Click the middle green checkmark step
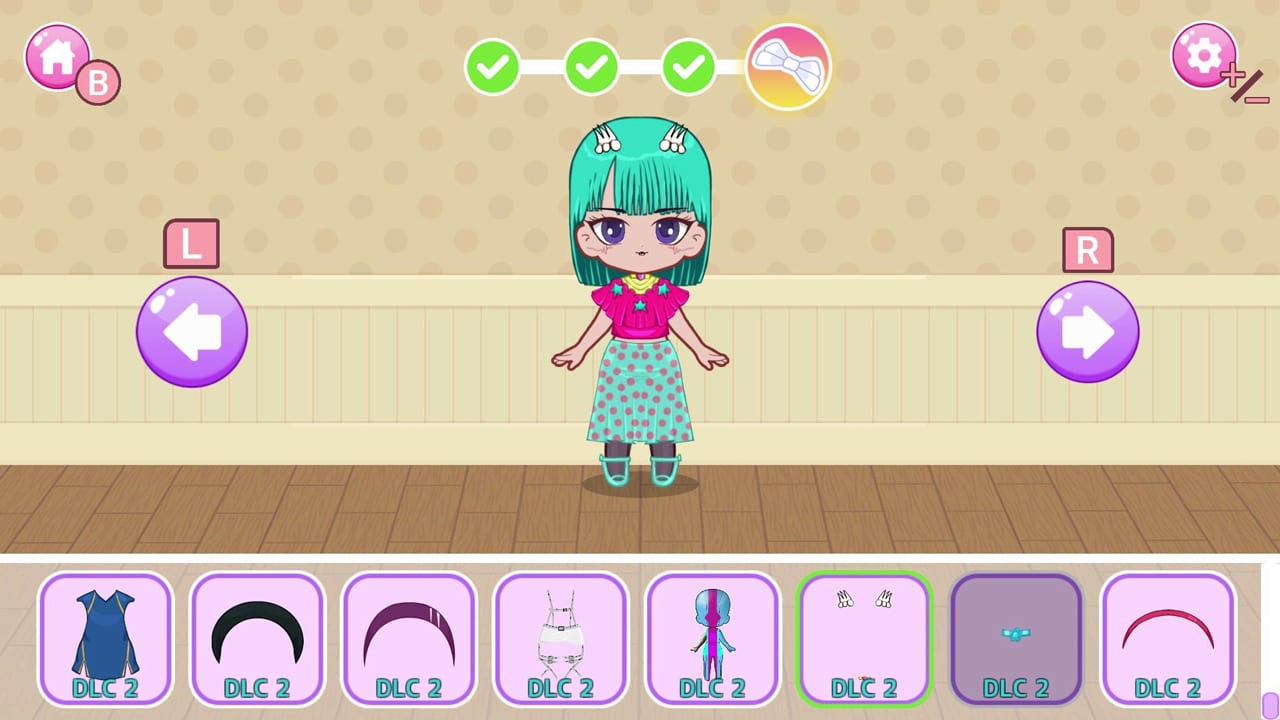This screenshot has width=1280, height=720. click(590, 68)
